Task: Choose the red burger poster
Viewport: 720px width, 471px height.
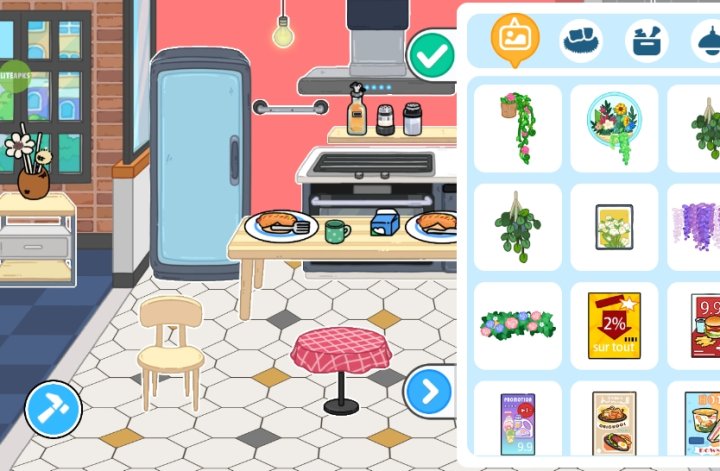Action: tap(704, 325)
